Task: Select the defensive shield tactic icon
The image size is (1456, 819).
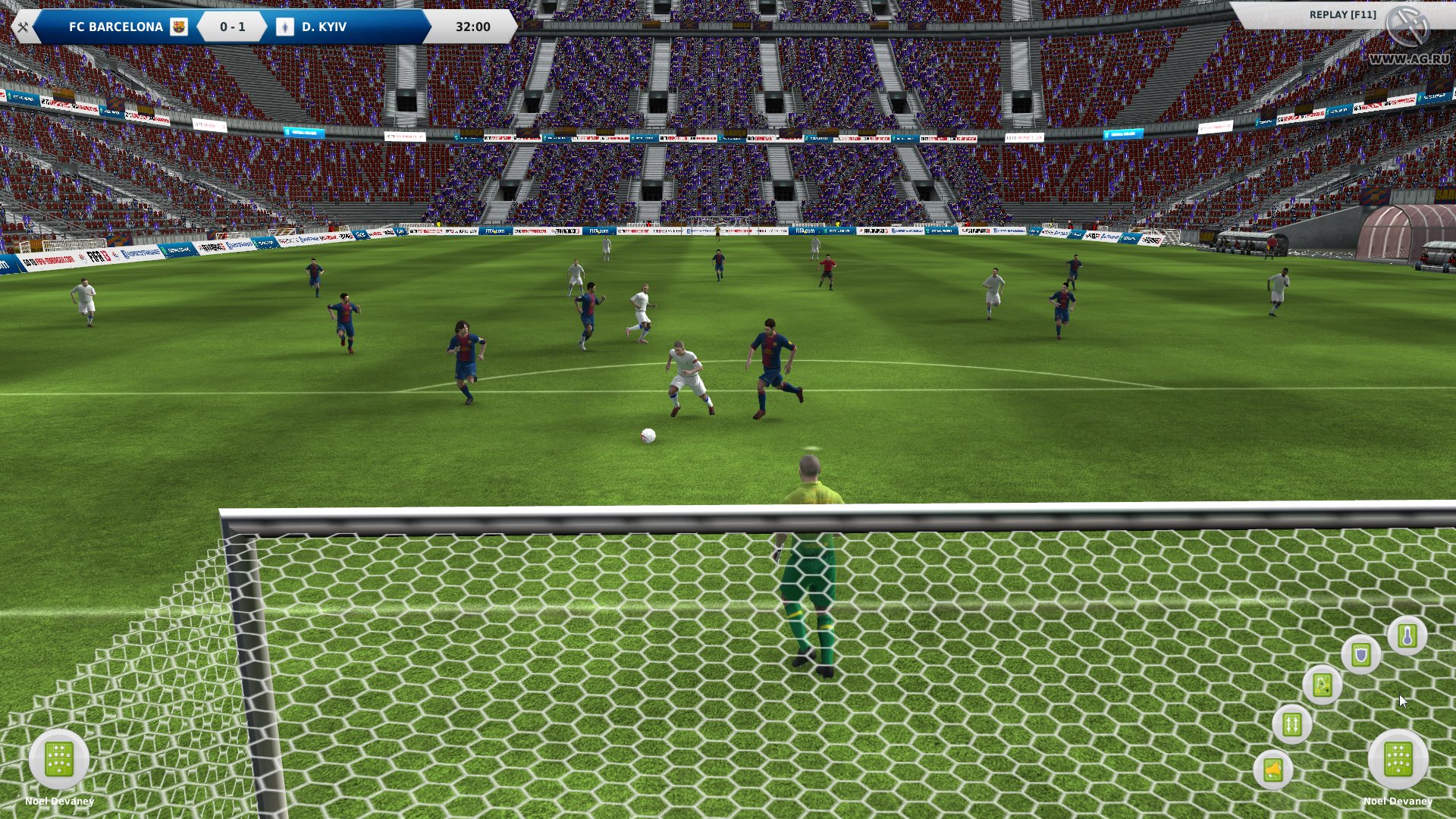Action: pyautogui.click(x=1361, y=656)
